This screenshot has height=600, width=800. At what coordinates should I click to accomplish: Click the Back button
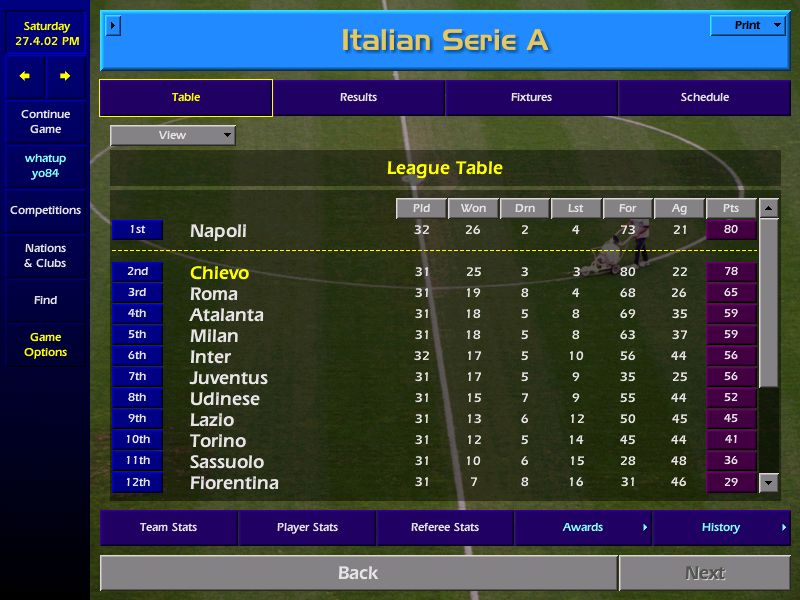(358, 573)
